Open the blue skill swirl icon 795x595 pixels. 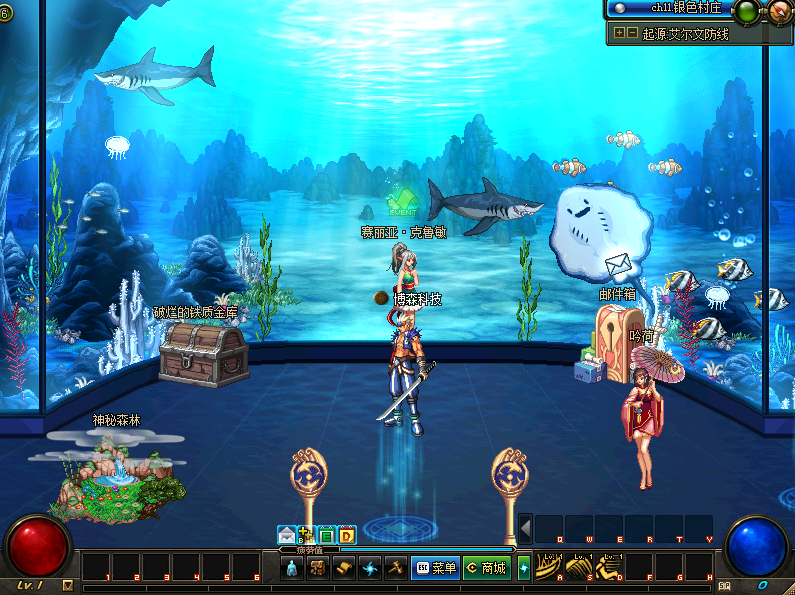click(x=371, y=569)
